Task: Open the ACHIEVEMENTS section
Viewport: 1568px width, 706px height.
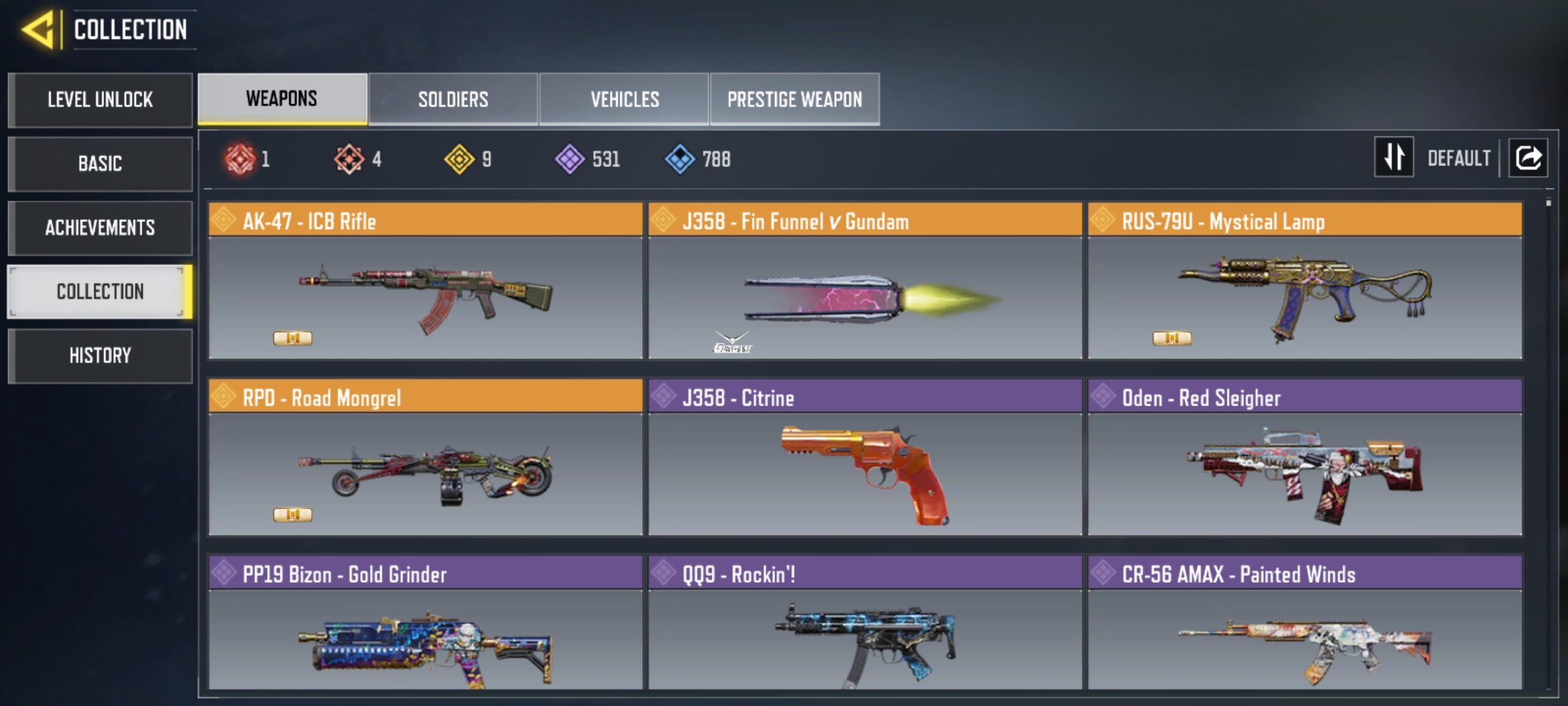Action: click(100, 228)
